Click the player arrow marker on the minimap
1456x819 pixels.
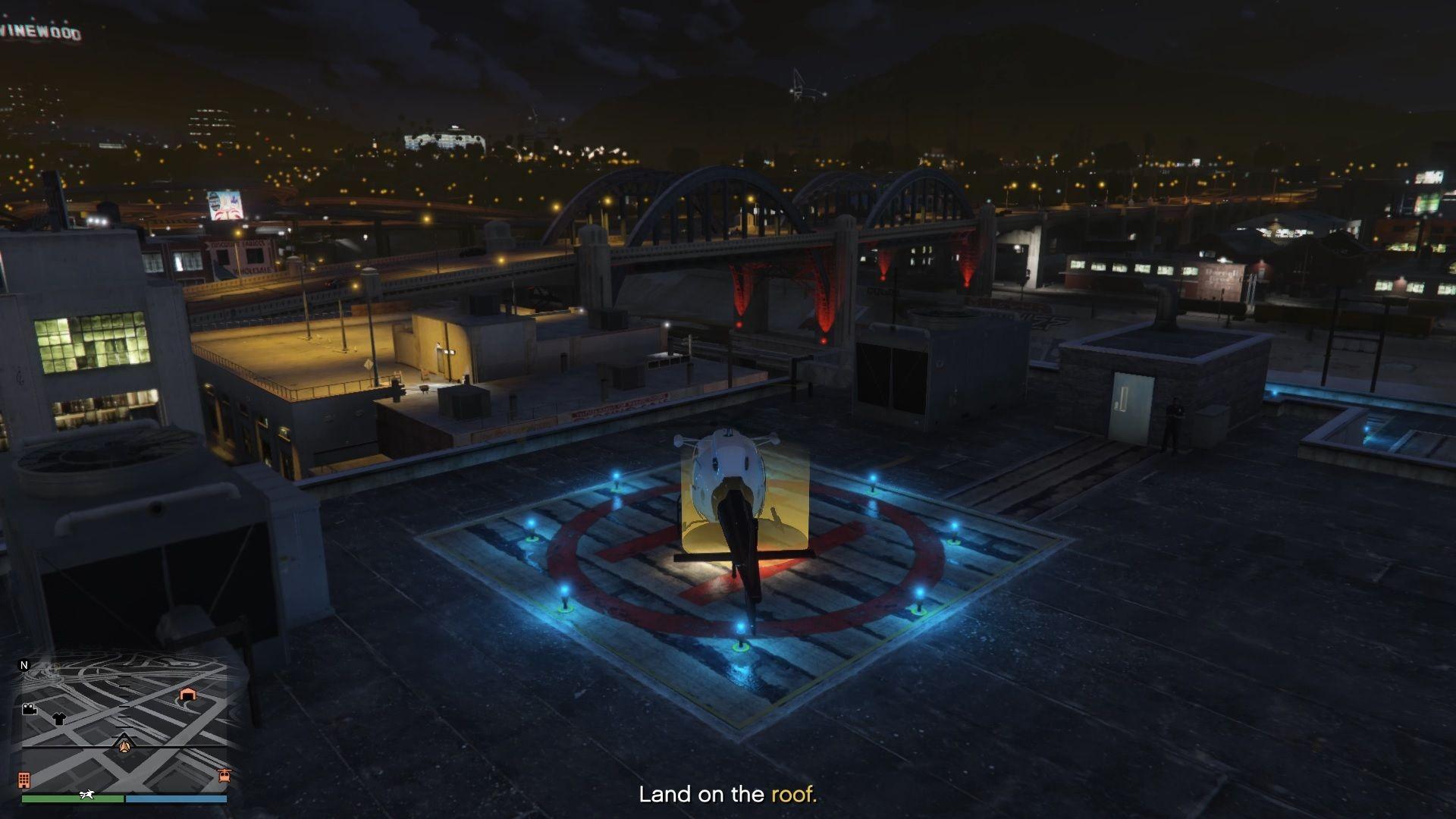[x=124, y=746]
